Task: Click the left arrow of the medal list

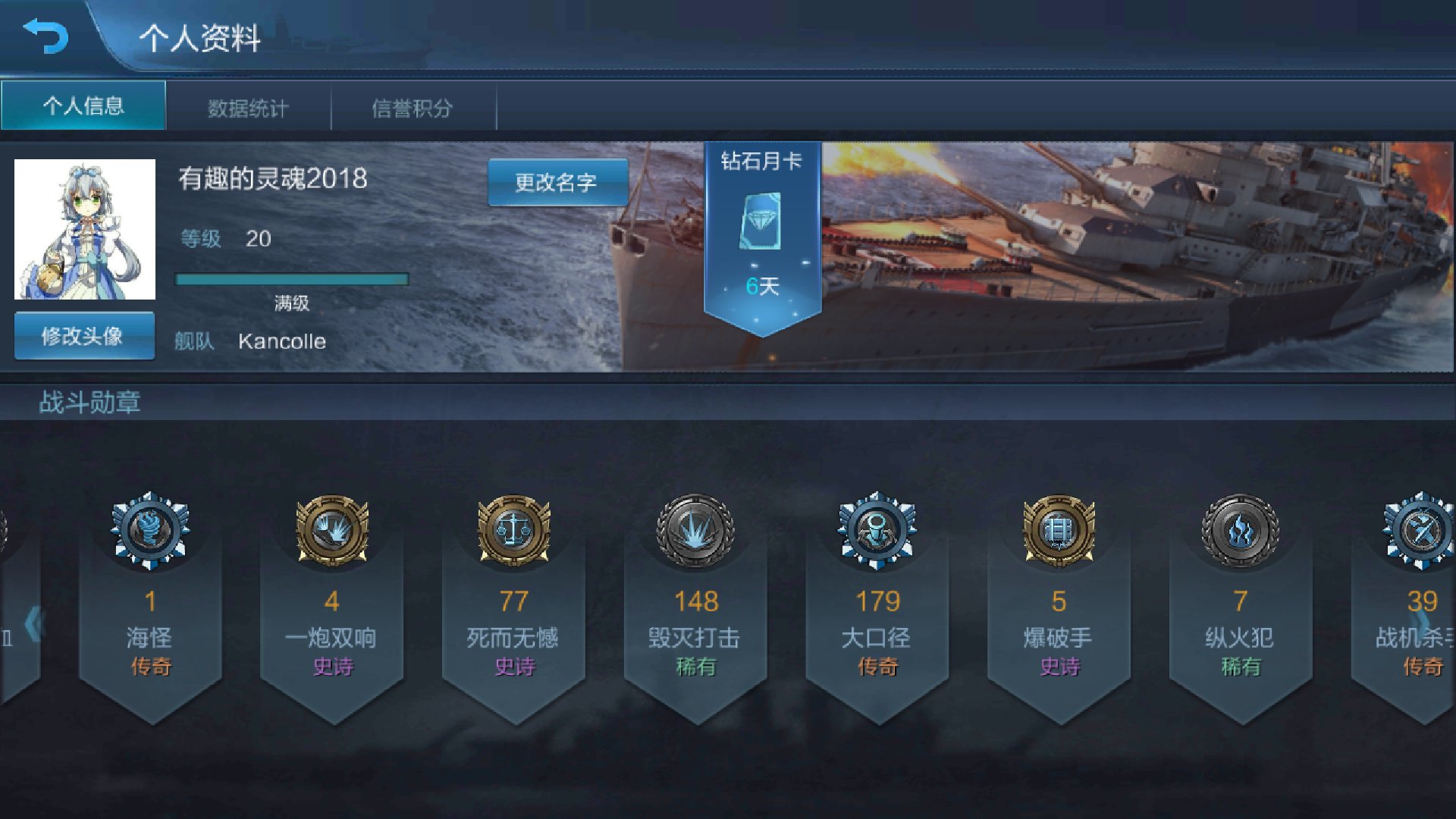Action: [33, 623]
